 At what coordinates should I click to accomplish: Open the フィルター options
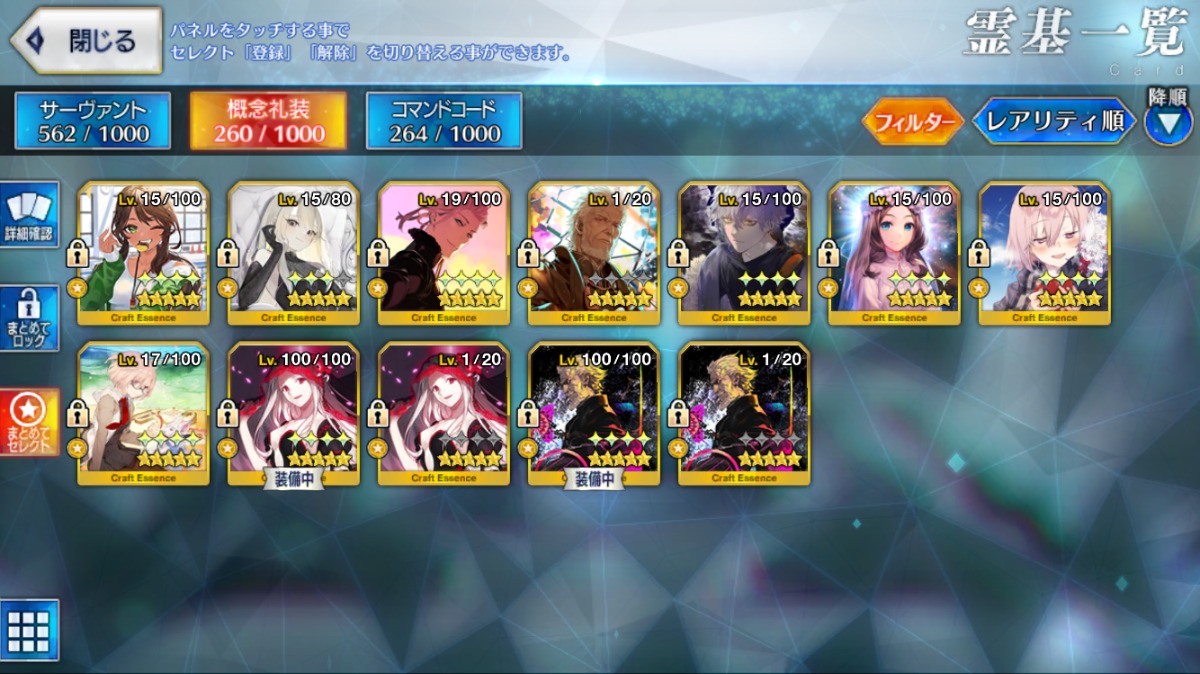912,122
